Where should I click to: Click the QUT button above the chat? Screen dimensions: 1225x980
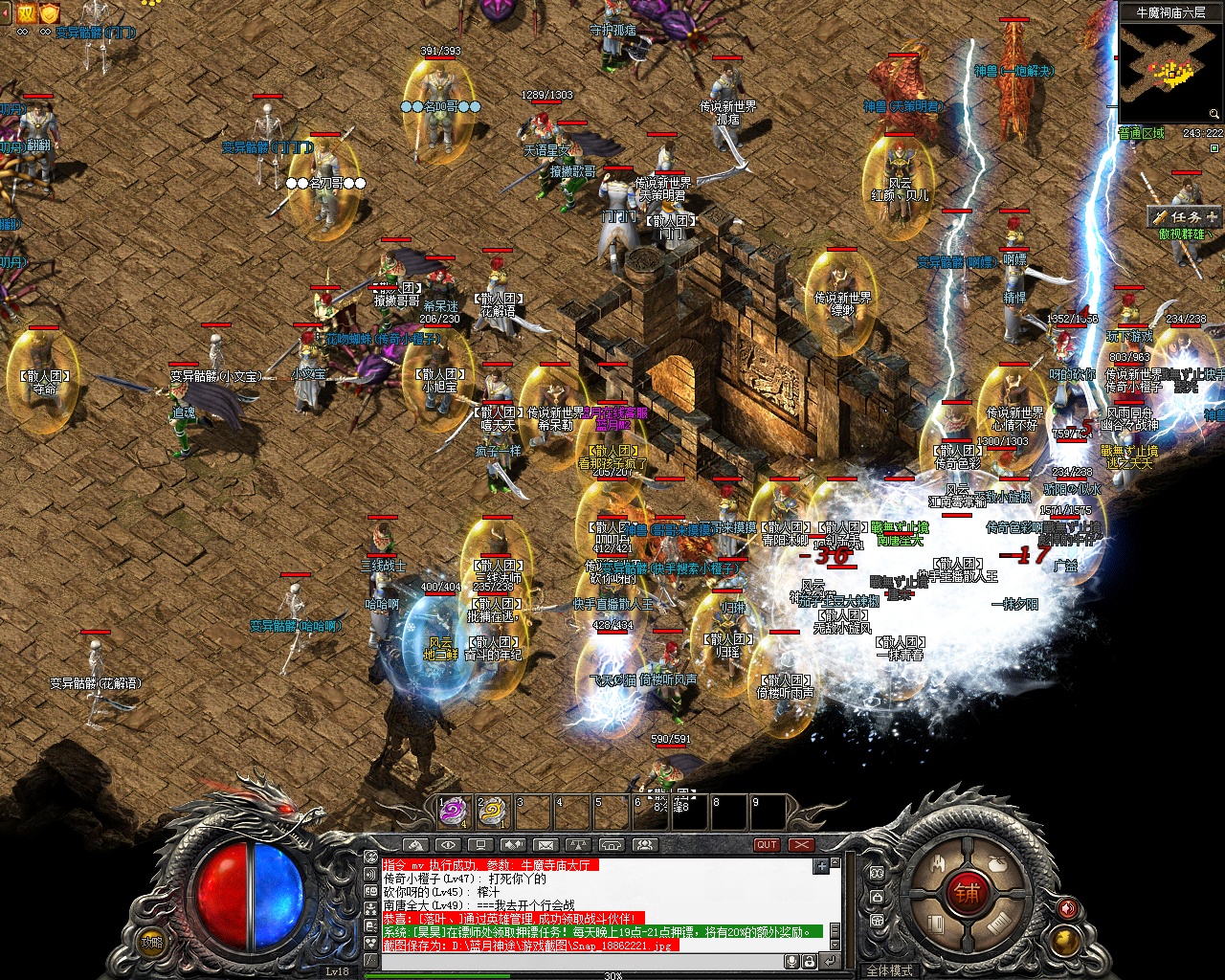click(x=767, y=845)
